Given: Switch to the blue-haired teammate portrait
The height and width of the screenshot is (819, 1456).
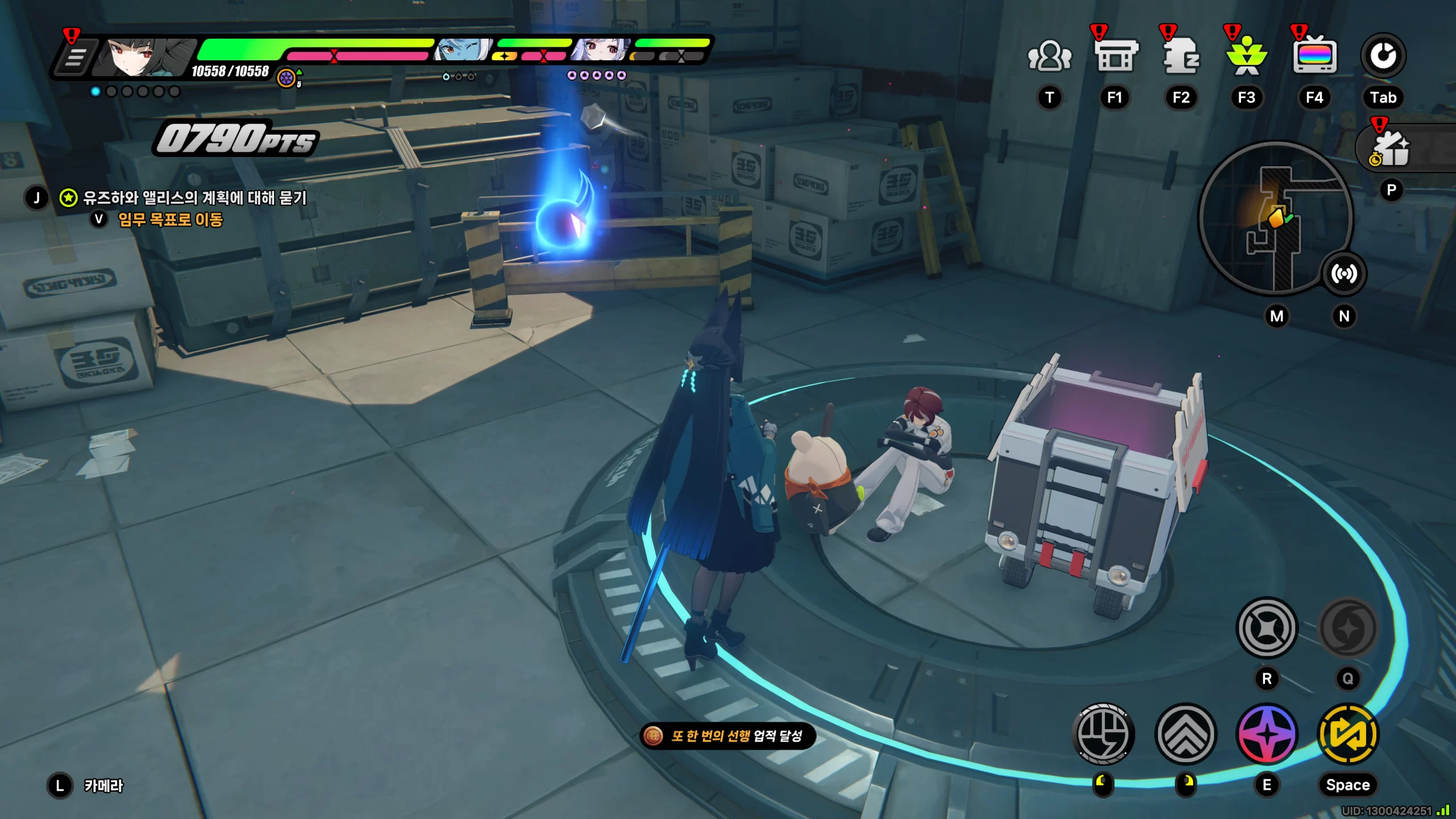Looking at the screenshot, I should [x=462, y=51].
